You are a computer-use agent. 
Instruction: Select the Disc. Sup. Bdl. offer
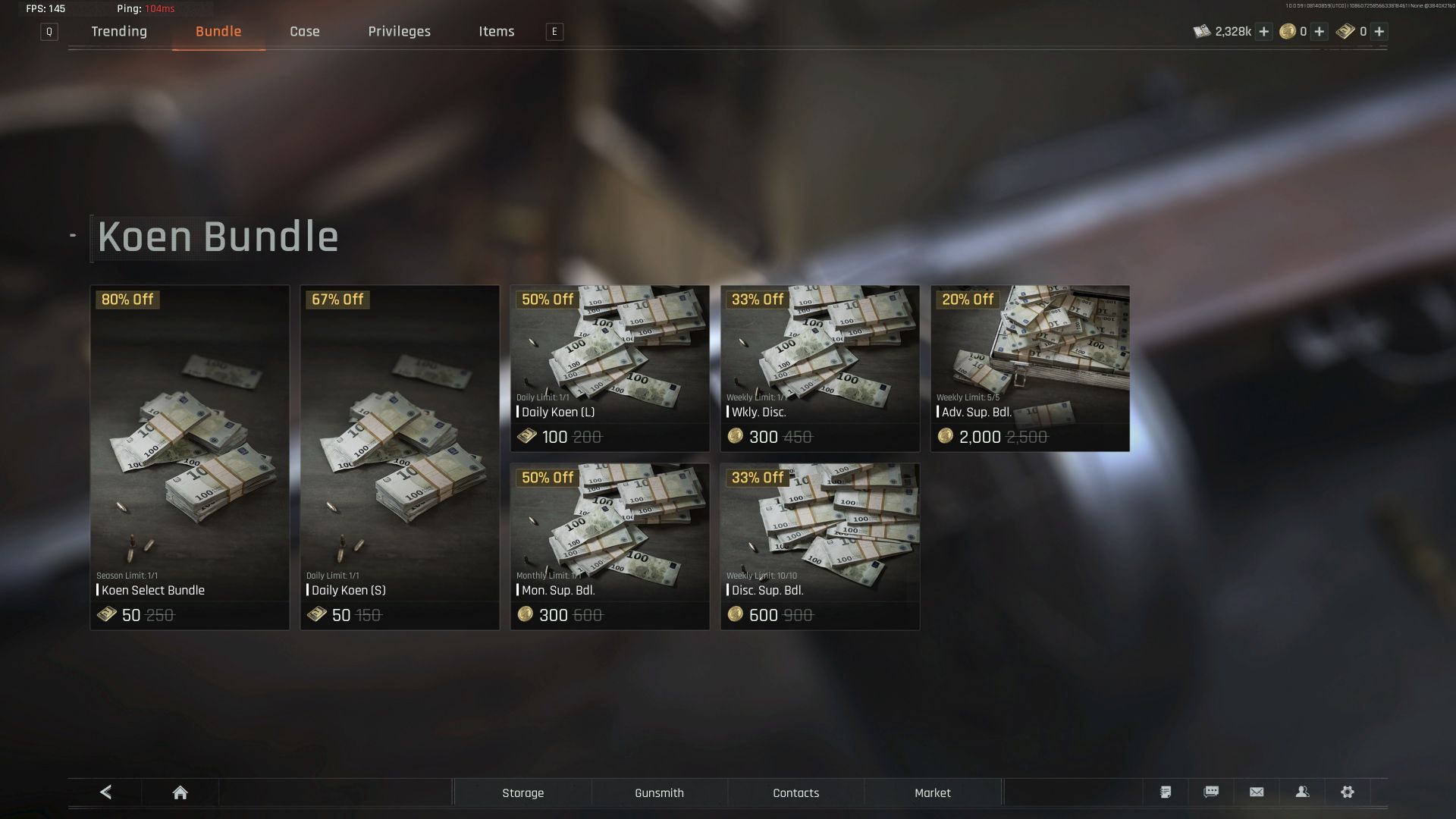click(820, 547)
